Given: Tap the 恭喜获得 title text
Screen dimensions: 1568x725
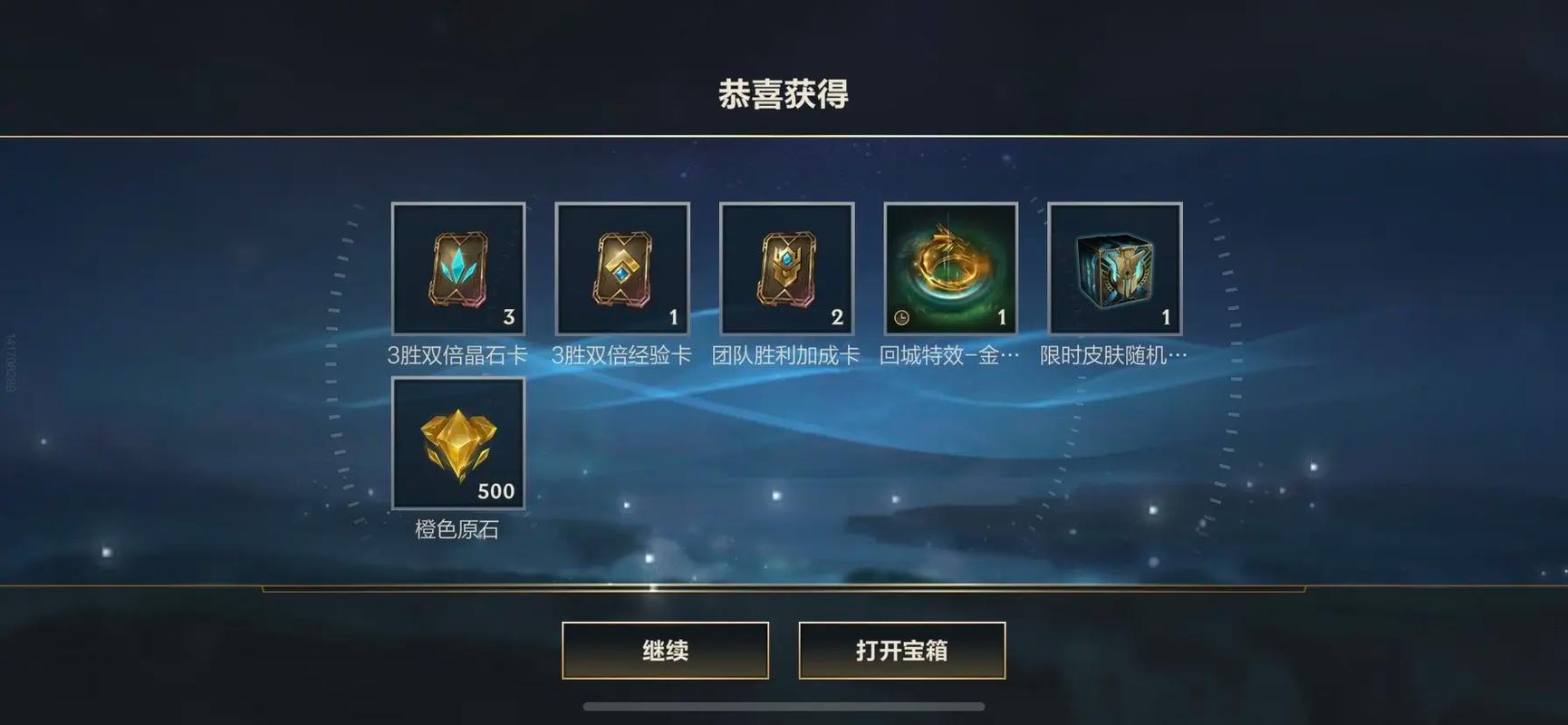Looking at the screenshot, I should click(x=784, y=94).
